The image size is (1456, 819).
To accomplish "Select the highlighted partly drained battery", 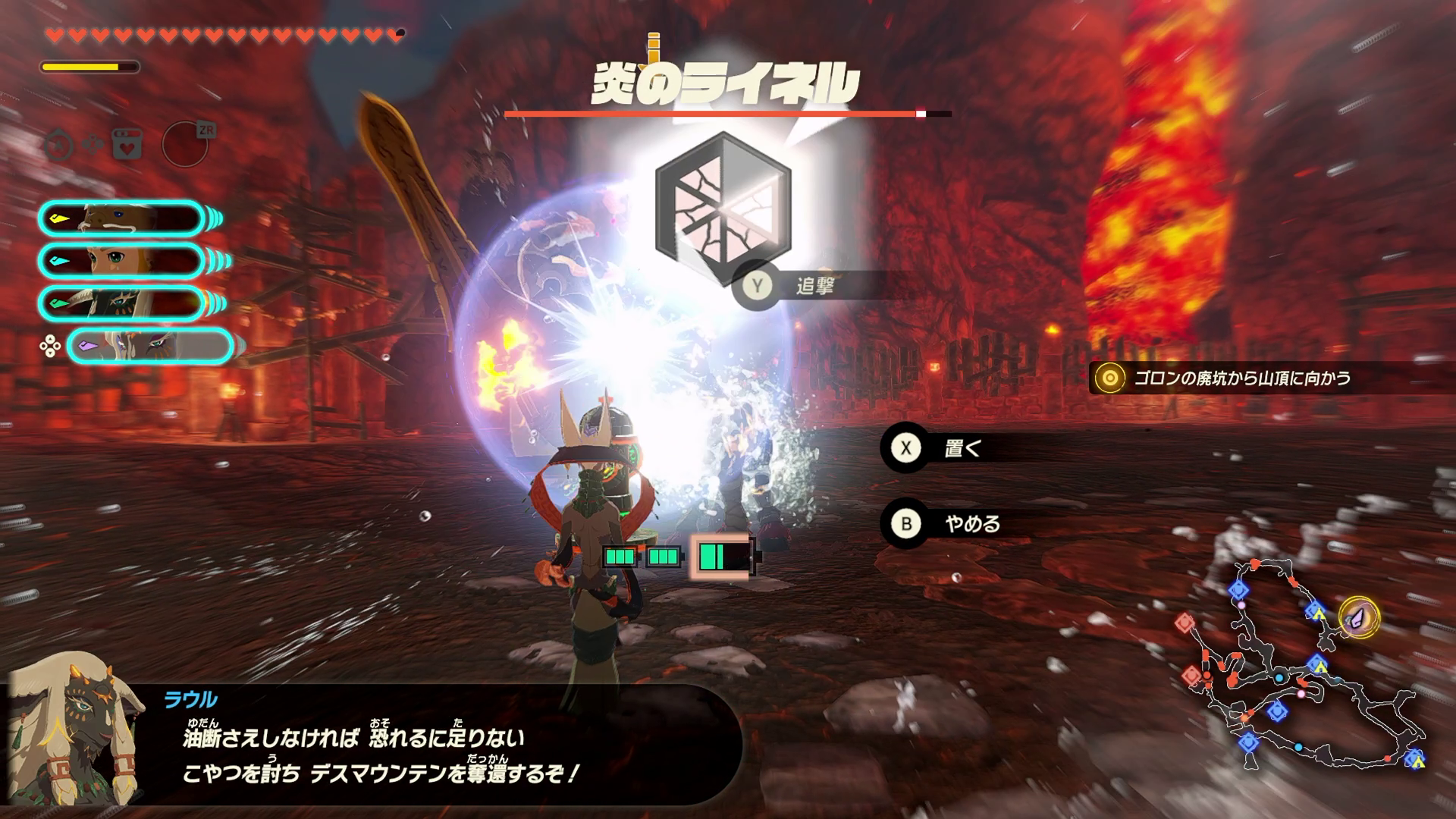I will pos(721,557).
